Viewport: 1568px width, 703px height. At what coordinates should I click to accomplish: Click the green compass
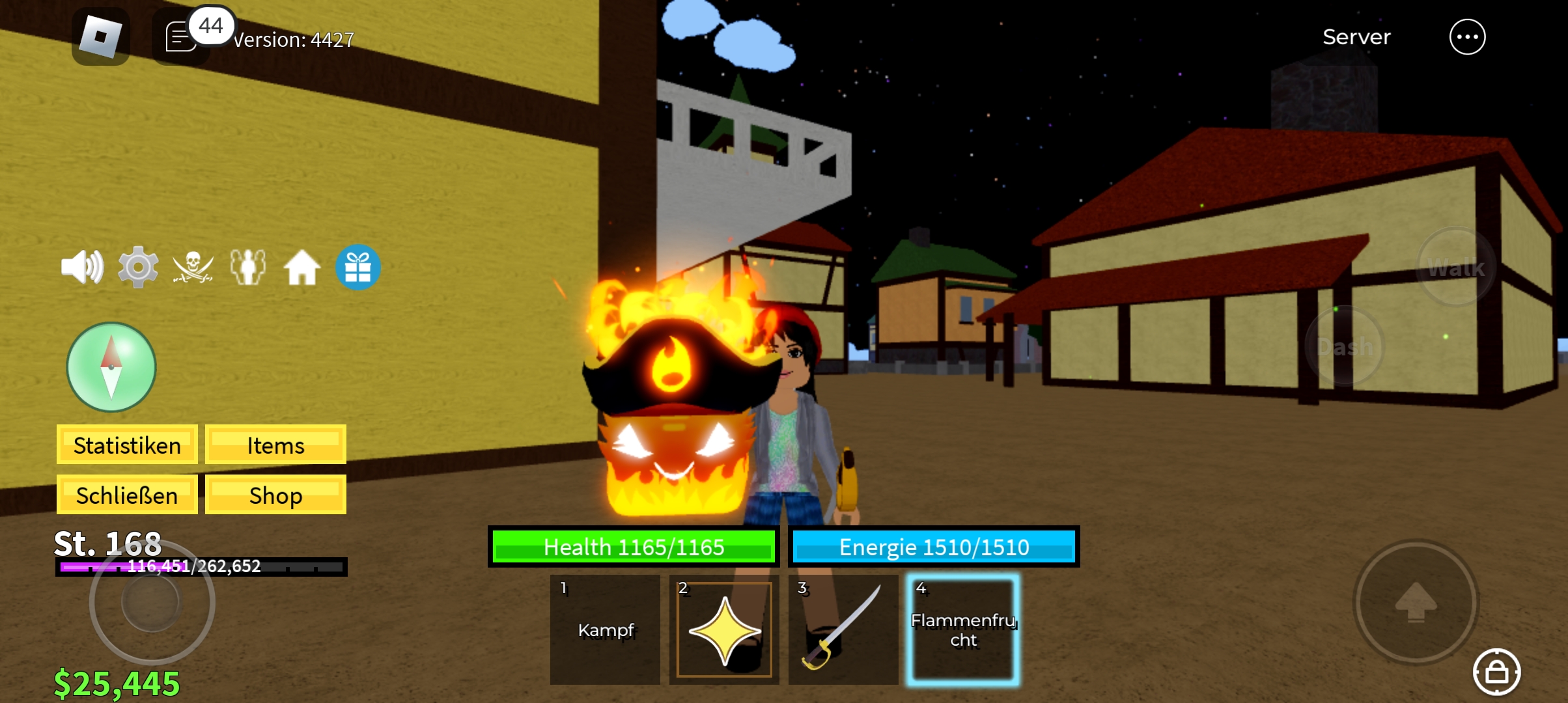click(111, 367)
